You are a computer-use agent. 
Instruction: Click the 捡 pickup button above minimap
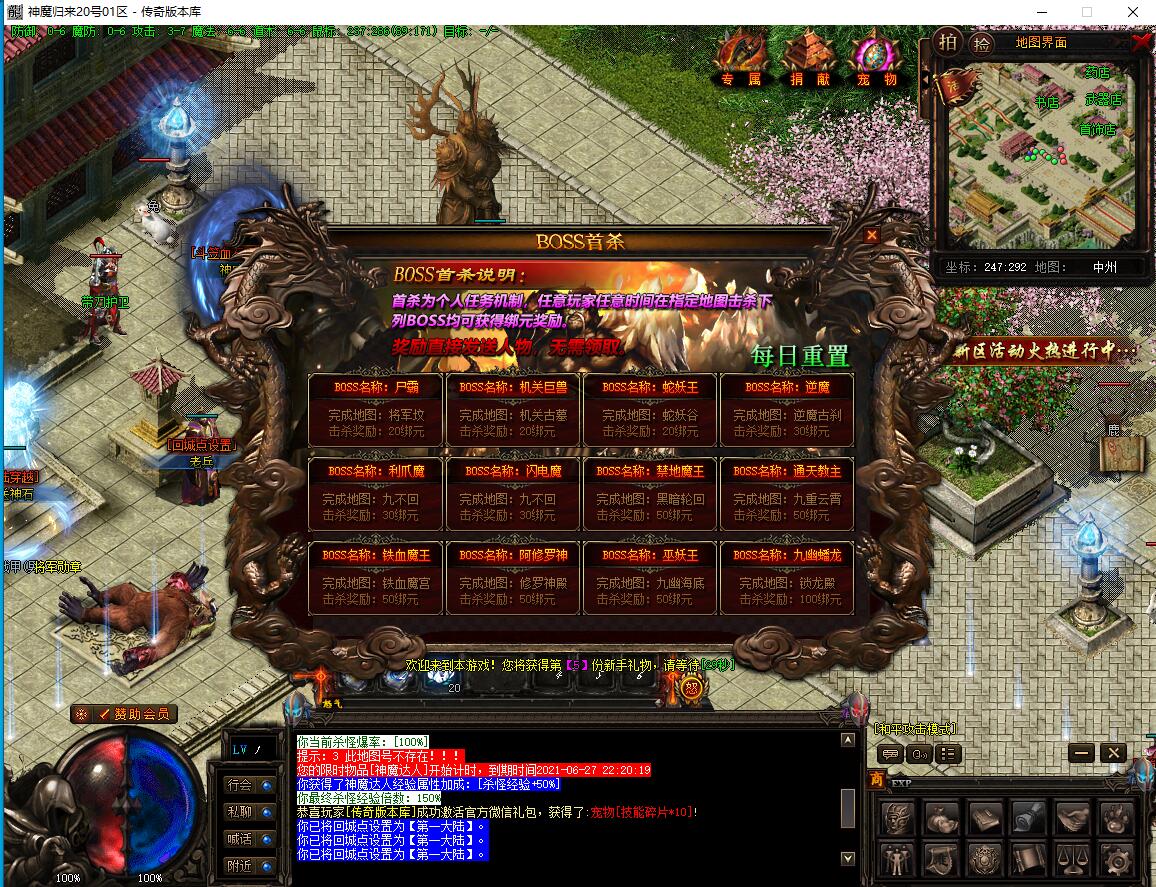[982, 43]
